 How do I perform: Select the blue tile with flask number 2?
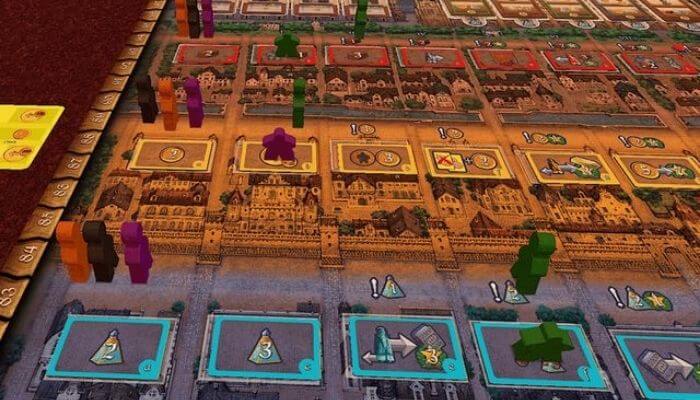pyautogui.click(x=110, y=347)
